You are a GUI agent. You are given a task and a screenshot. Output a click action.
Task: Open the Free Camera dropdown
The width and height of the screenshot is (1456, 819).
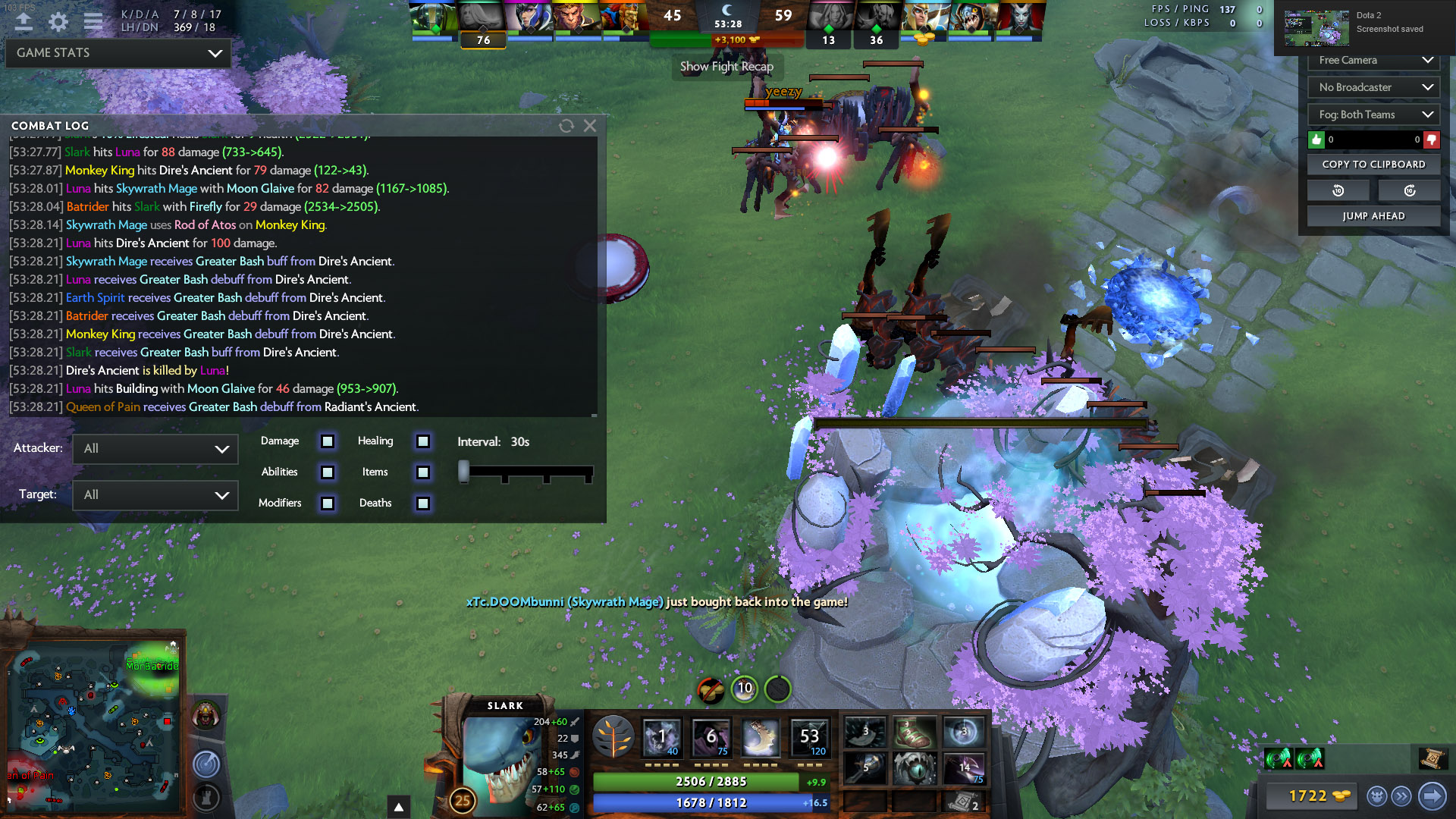pos(1374,61)
